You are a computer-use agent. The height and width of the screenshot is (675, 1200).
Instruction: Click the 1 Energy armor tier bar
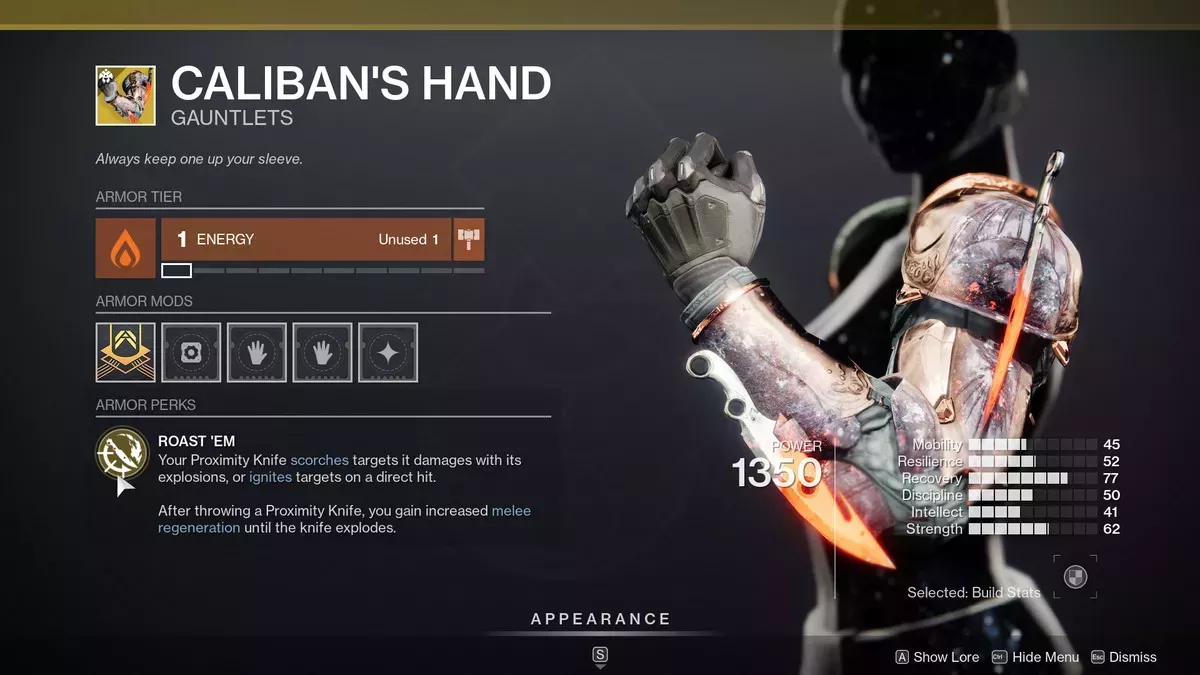[x=306, y=240]
